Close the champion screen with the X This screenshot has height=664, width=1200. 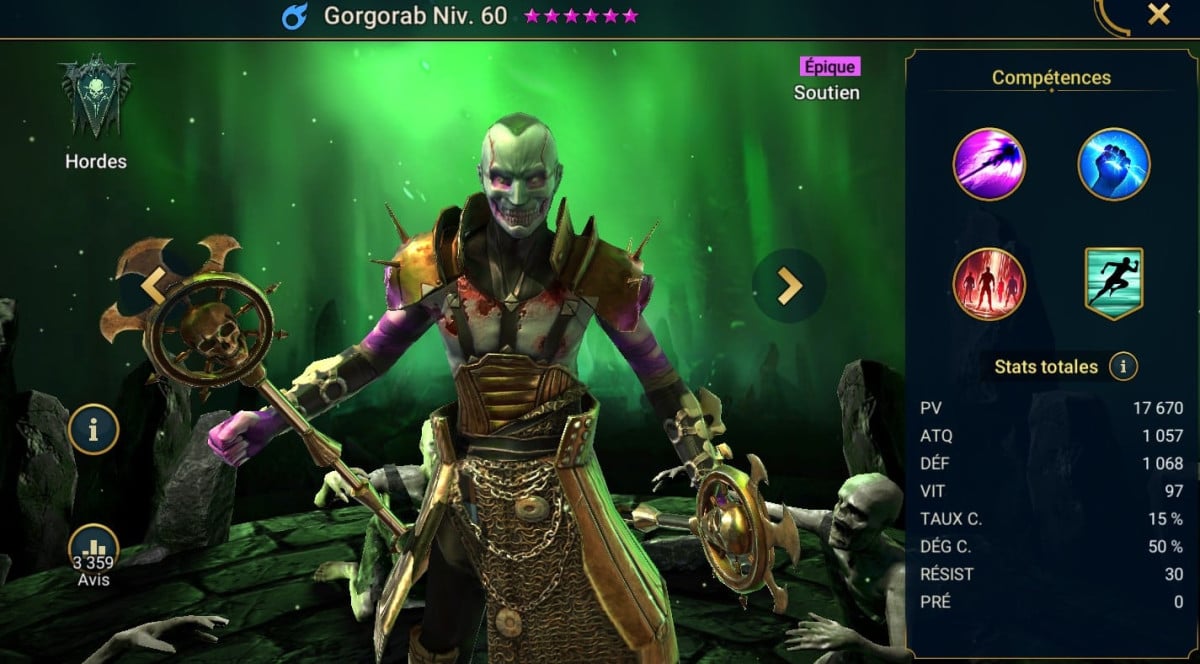[x=1158, y=15]
